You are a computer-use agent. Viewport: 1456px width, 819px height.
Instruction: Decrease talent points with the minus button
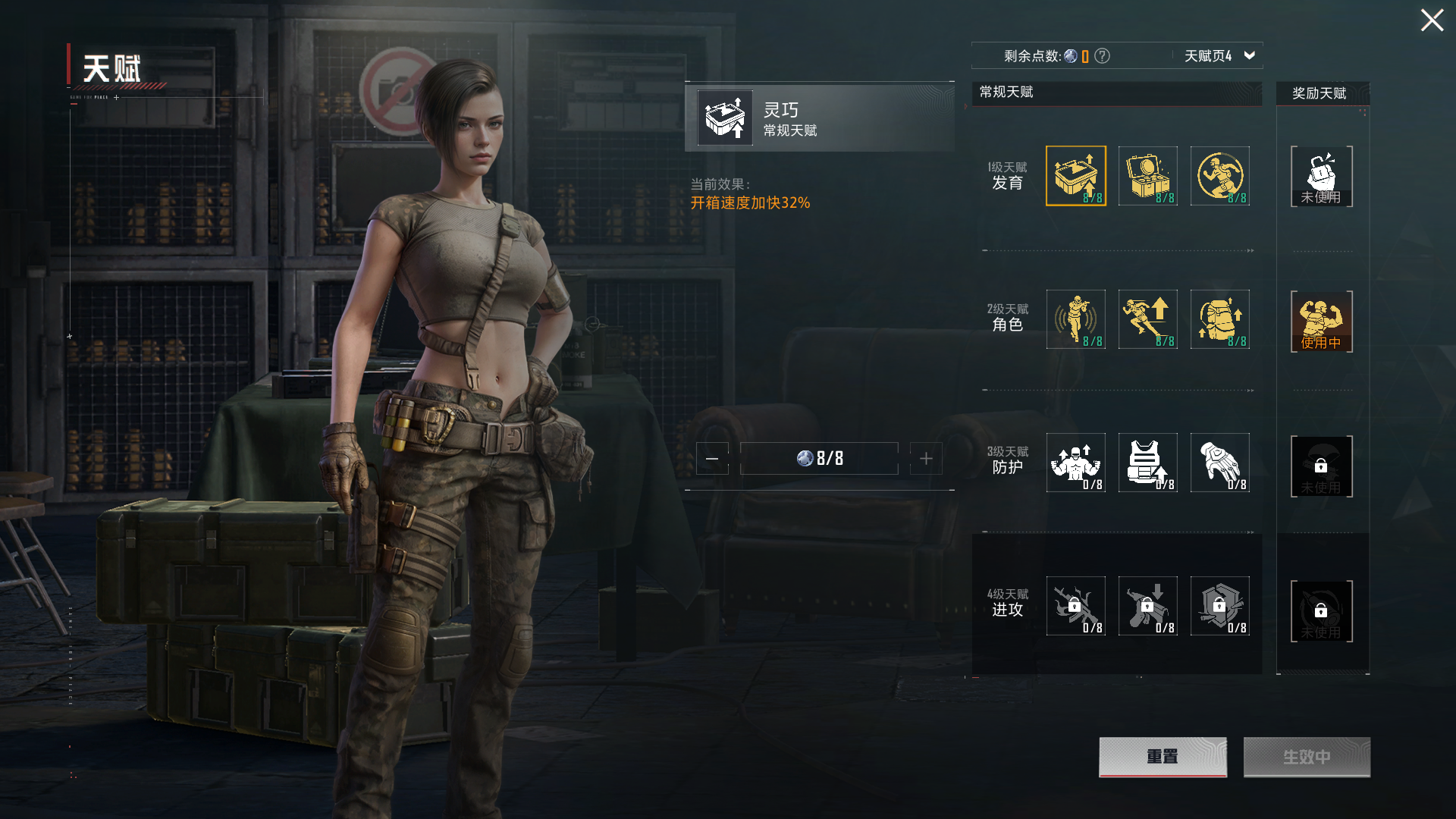pos(712,459)
